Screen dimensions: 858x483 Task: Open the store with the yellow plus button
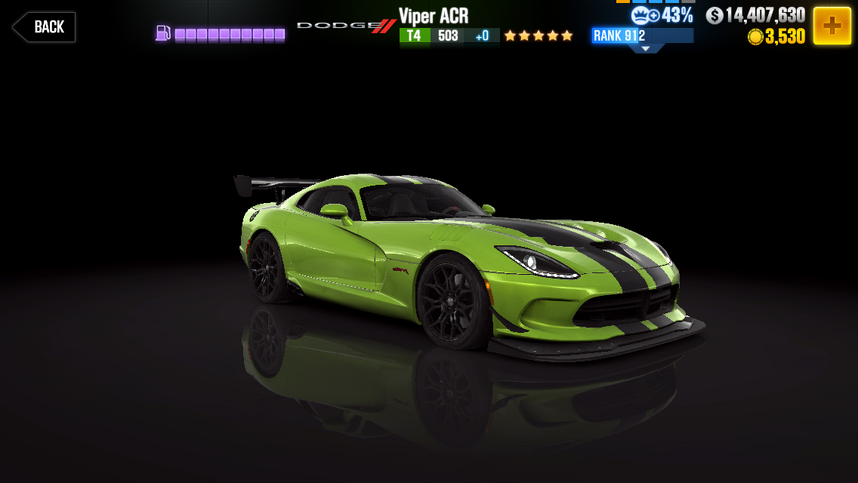(831, 26)
